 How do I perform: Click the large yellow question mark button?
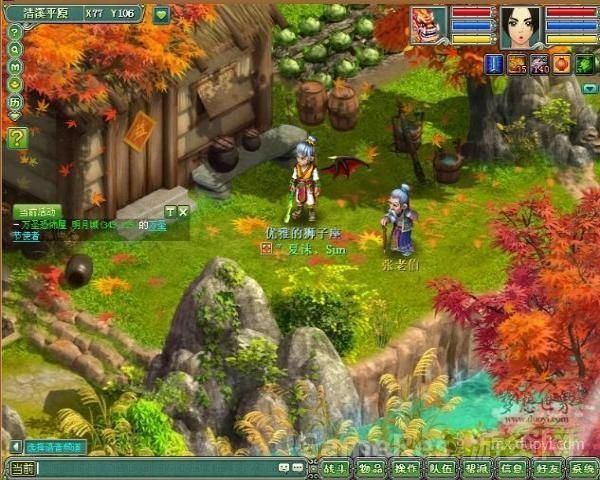click(17, 139)
